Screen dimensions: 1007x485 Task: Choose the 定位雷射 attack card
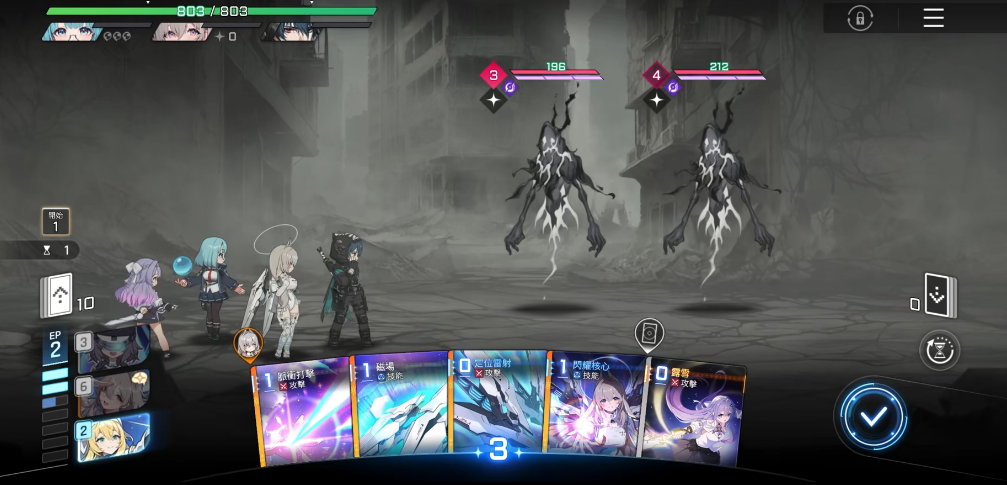click(x=497, y=400)
